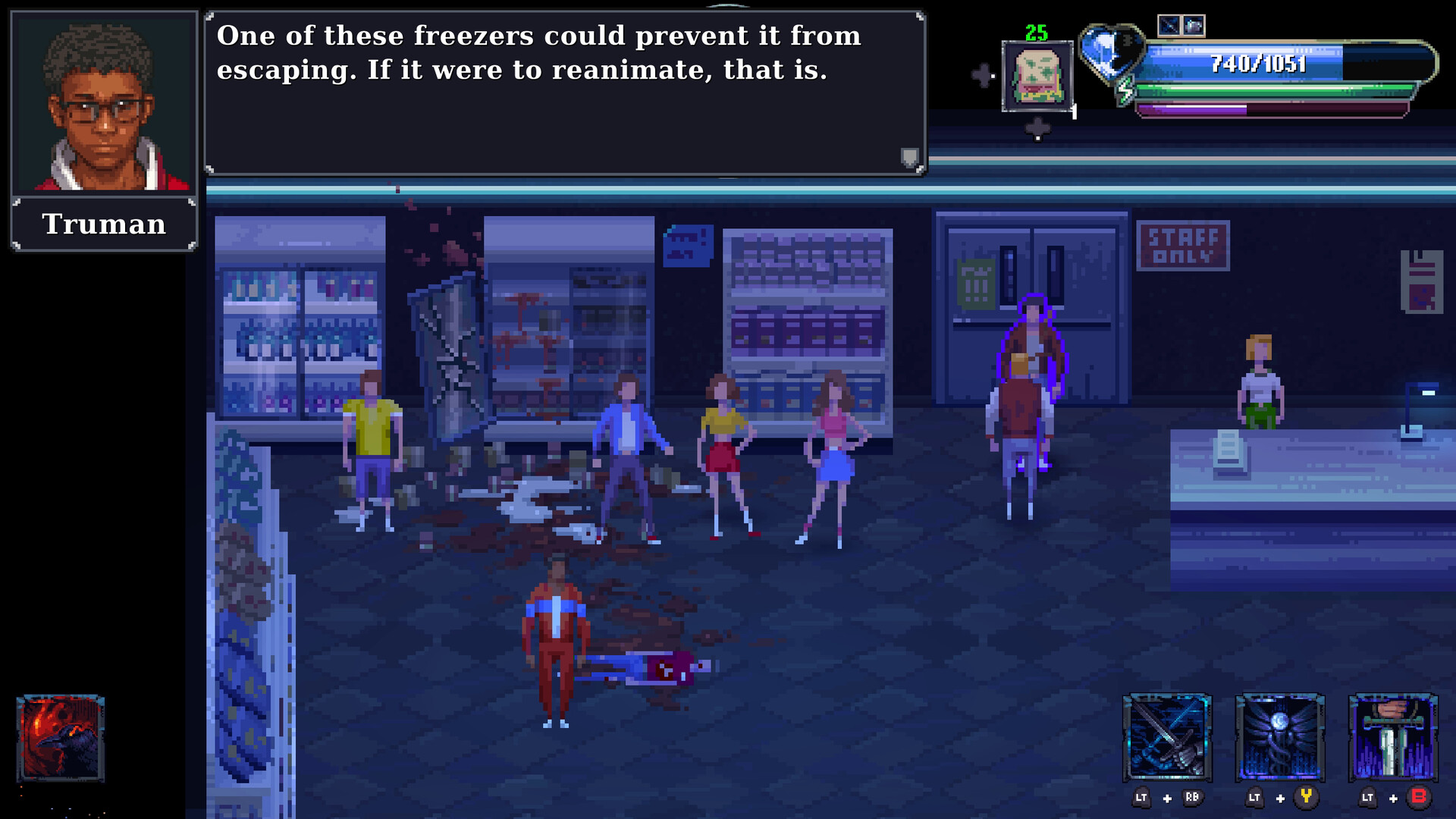Trigger the hand-gripped sword ability
Viewport: 1456px width, 819px height.
(x=1393, y=738)
